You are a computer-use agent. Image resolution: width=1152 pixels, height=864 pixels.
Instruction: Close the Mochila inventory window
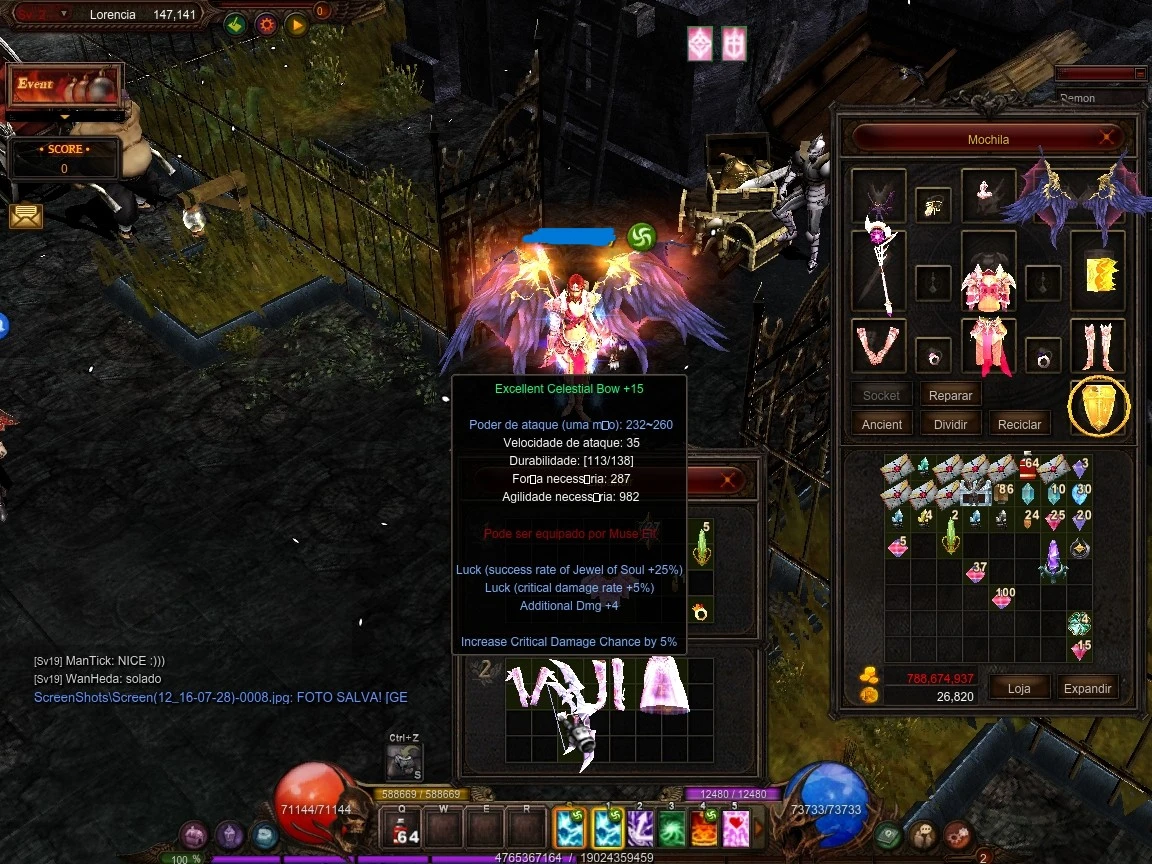tap(1107, 138)
